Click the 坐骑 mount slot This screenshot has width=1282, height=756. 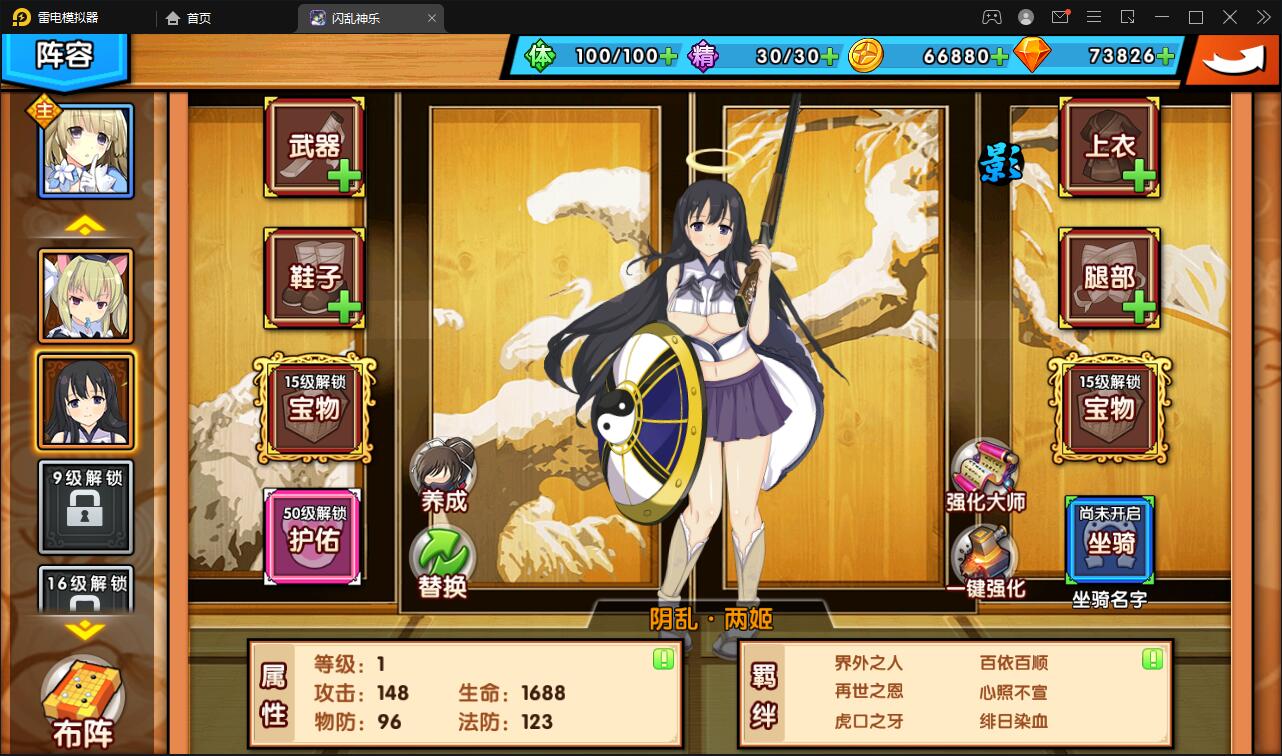(1108, 540)
